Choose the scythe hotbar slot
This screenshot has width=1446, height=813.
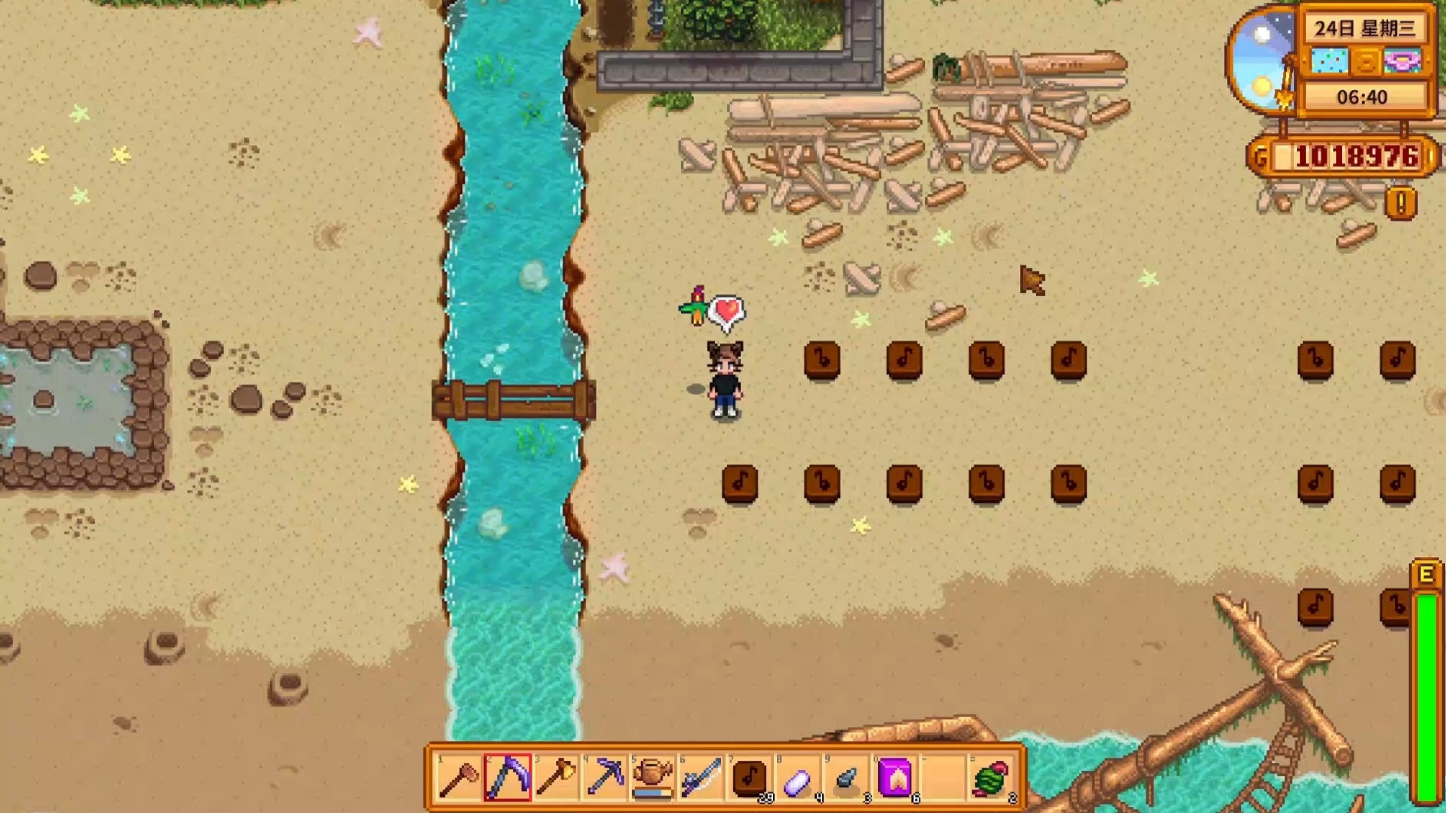[x=508, y=777]
